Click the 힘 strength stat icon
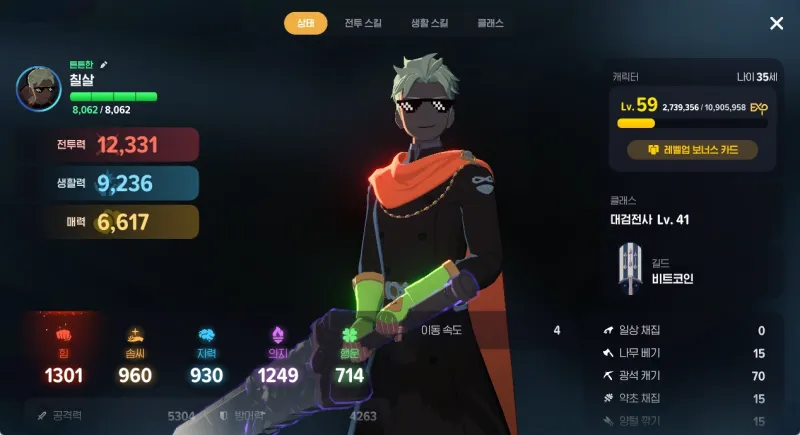The height and width of the screenshot is (435, 800). point(63,334)
